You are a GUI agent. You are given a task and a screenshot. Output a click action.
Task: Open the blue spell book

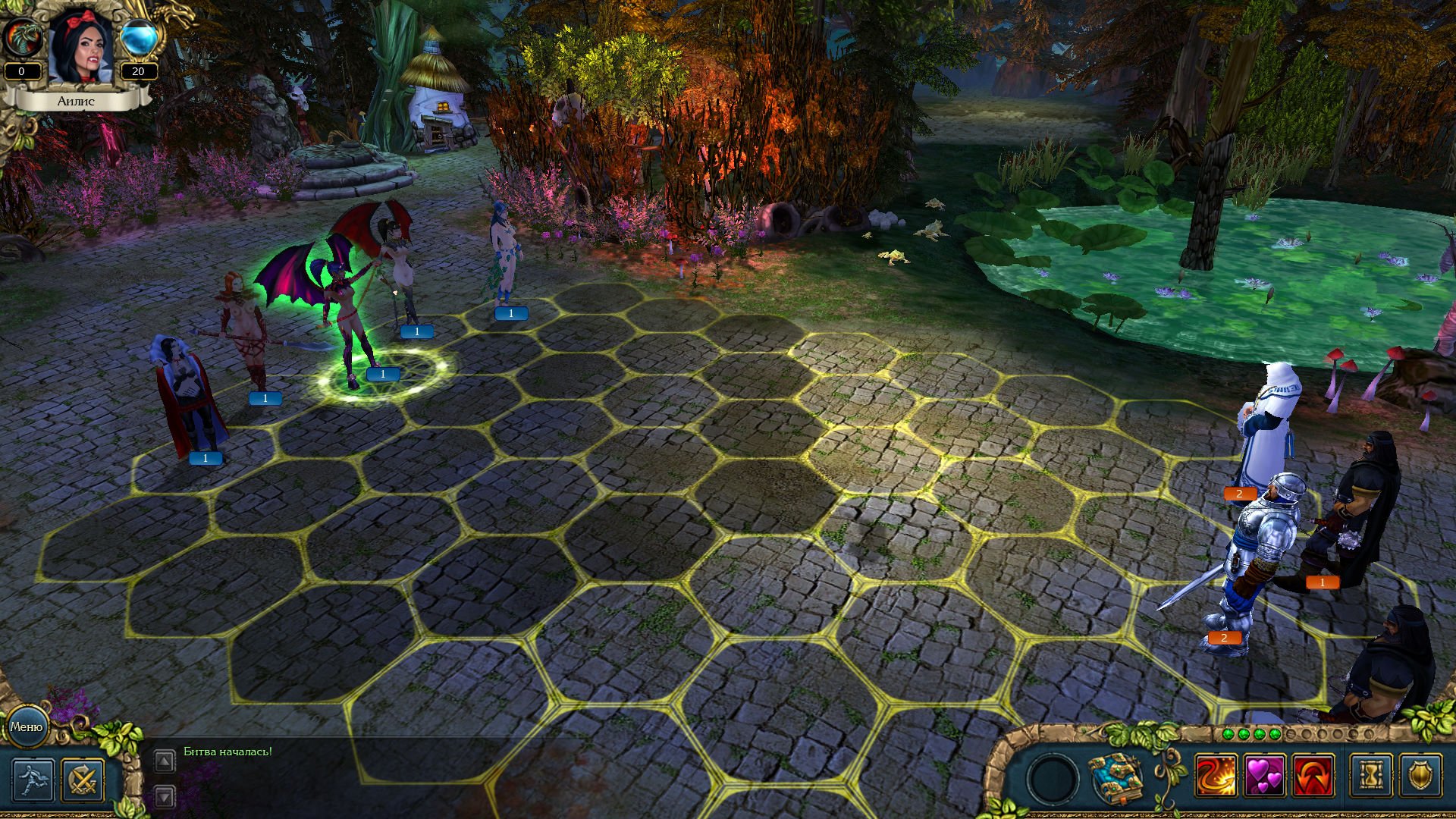pos(1116,777)
